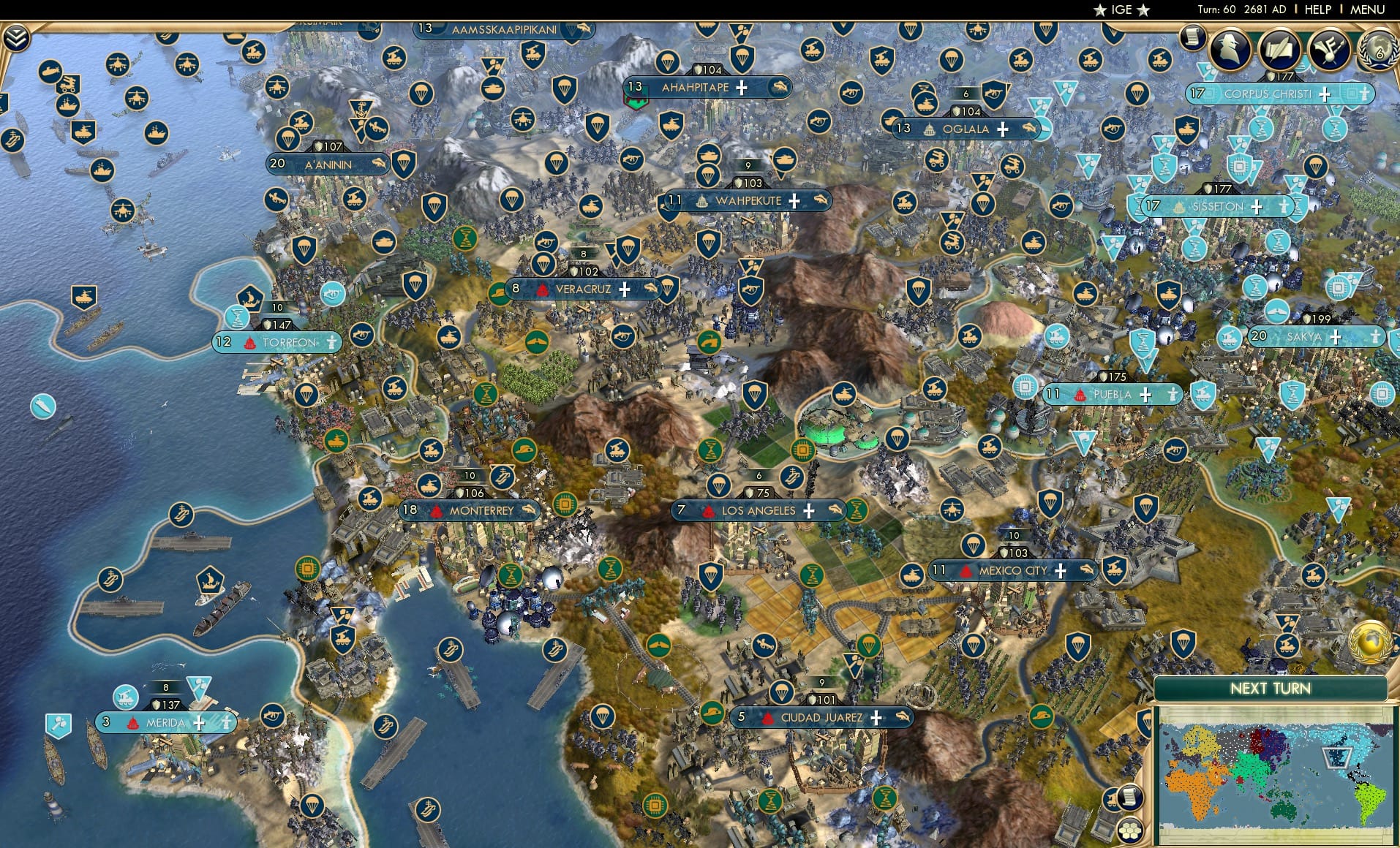Open the Espionage overview with the spy icon

click(x=1232, y=50)
